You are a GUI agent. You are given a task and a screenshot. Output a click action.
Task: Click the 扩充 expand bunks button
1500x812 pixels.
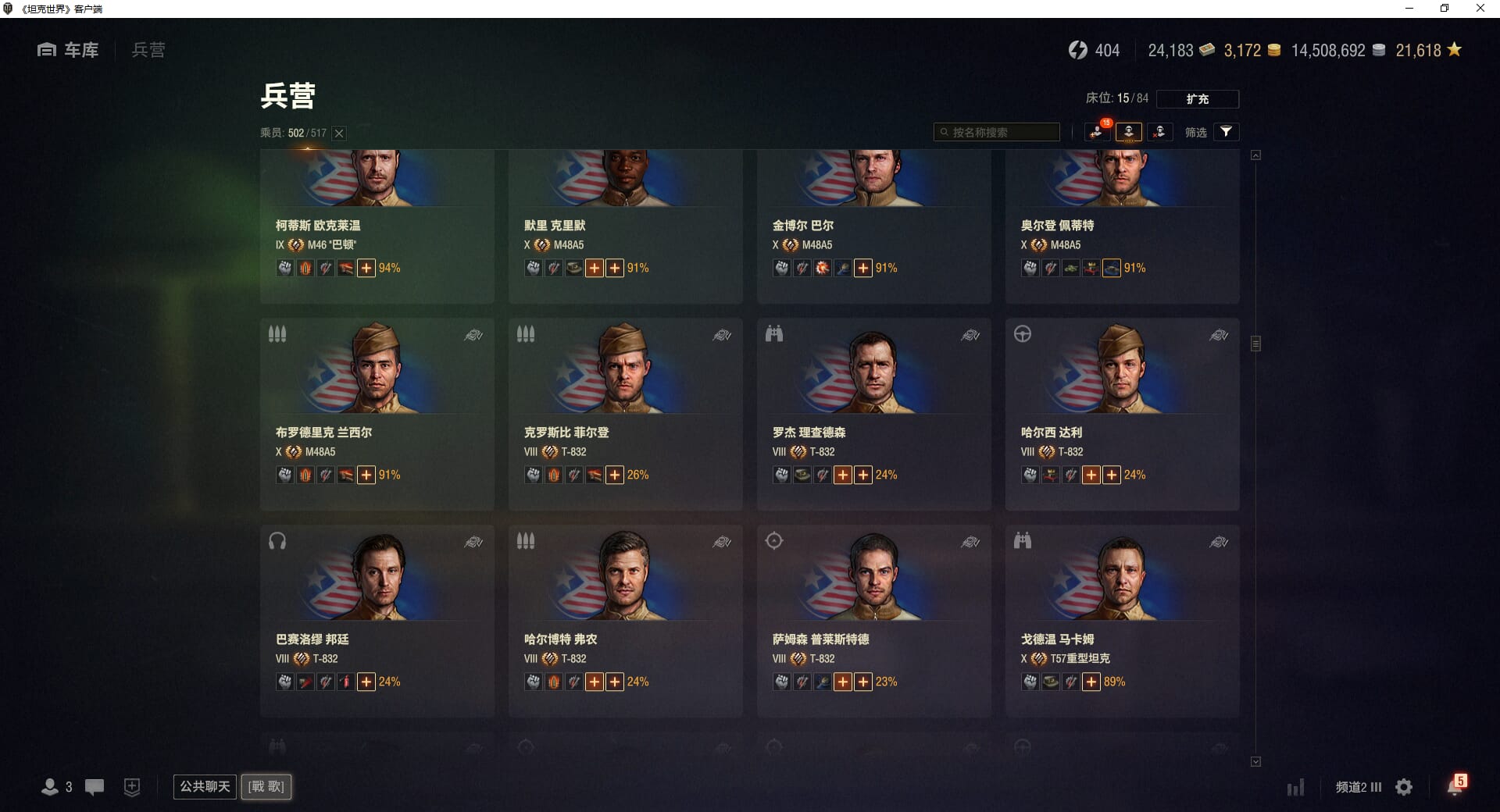(1197, 99)
